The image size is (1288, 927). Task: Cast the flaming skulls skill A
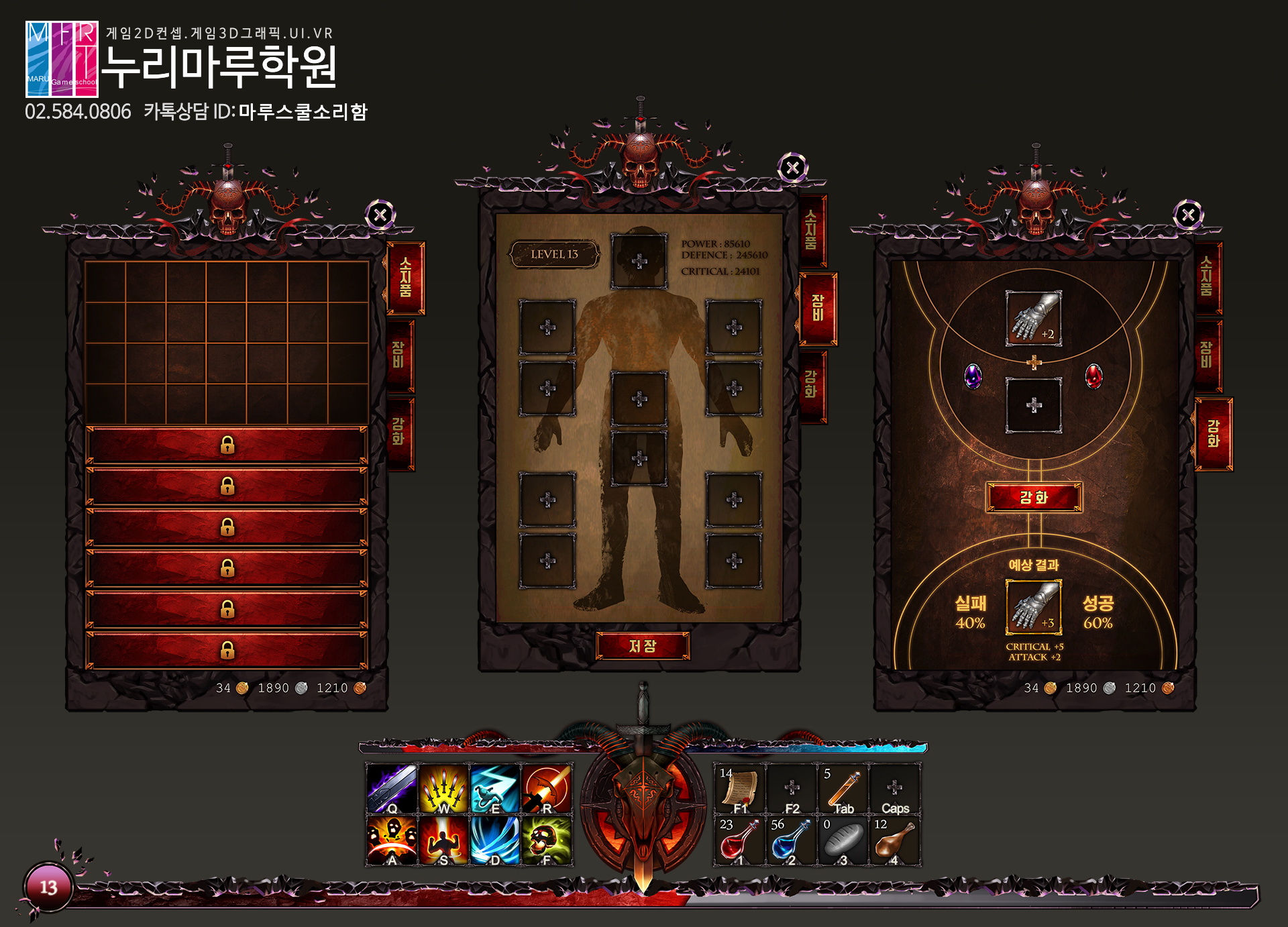(392, 840)
